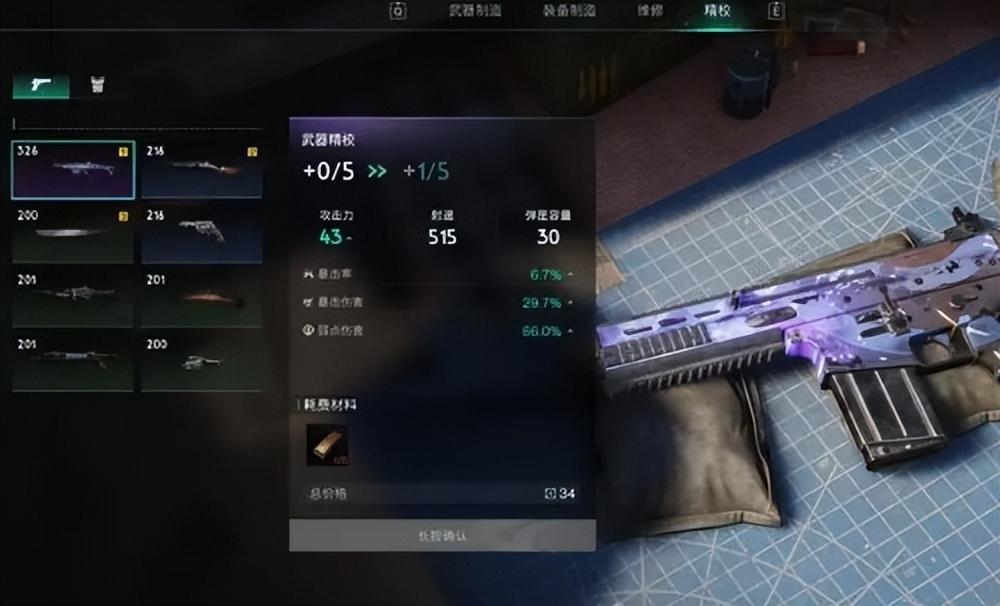Select the 326 power rifle slot
This screenshot has height=606, width=1000.
point(73,169)
